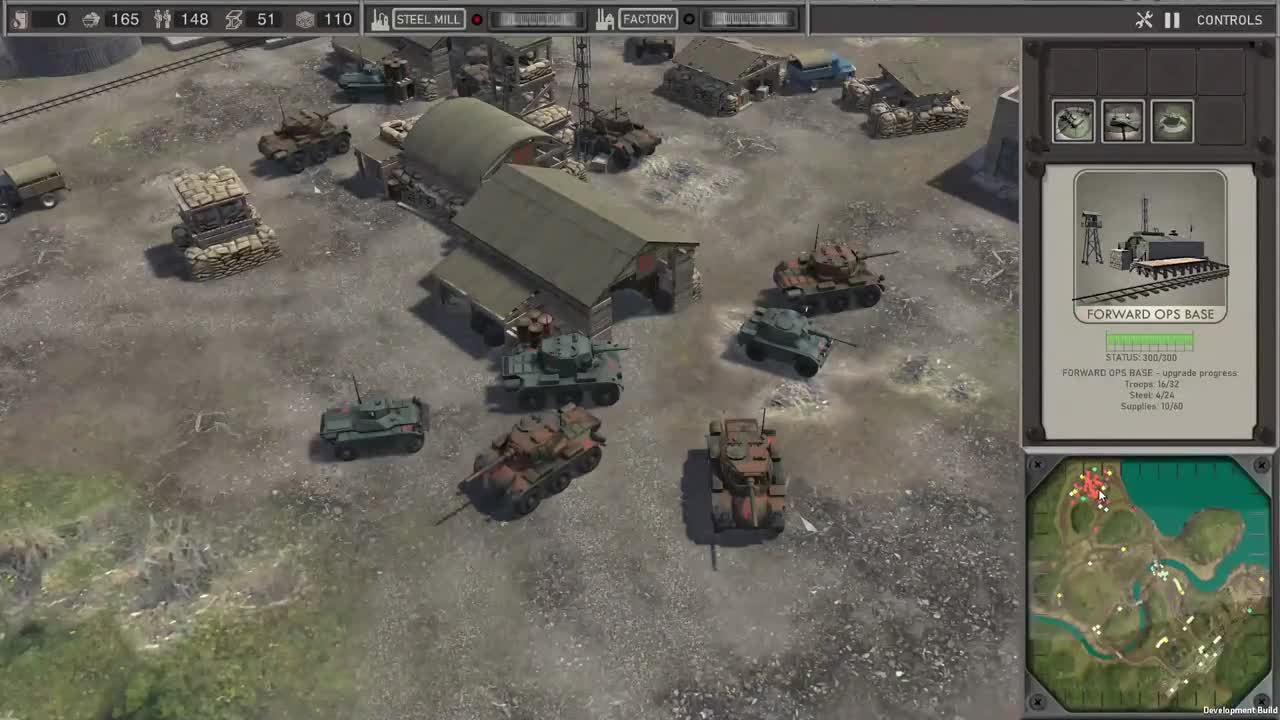The image size is (1280, 720).
Task: Click the supplies resource cube icon
Action: tap(305, 18)
